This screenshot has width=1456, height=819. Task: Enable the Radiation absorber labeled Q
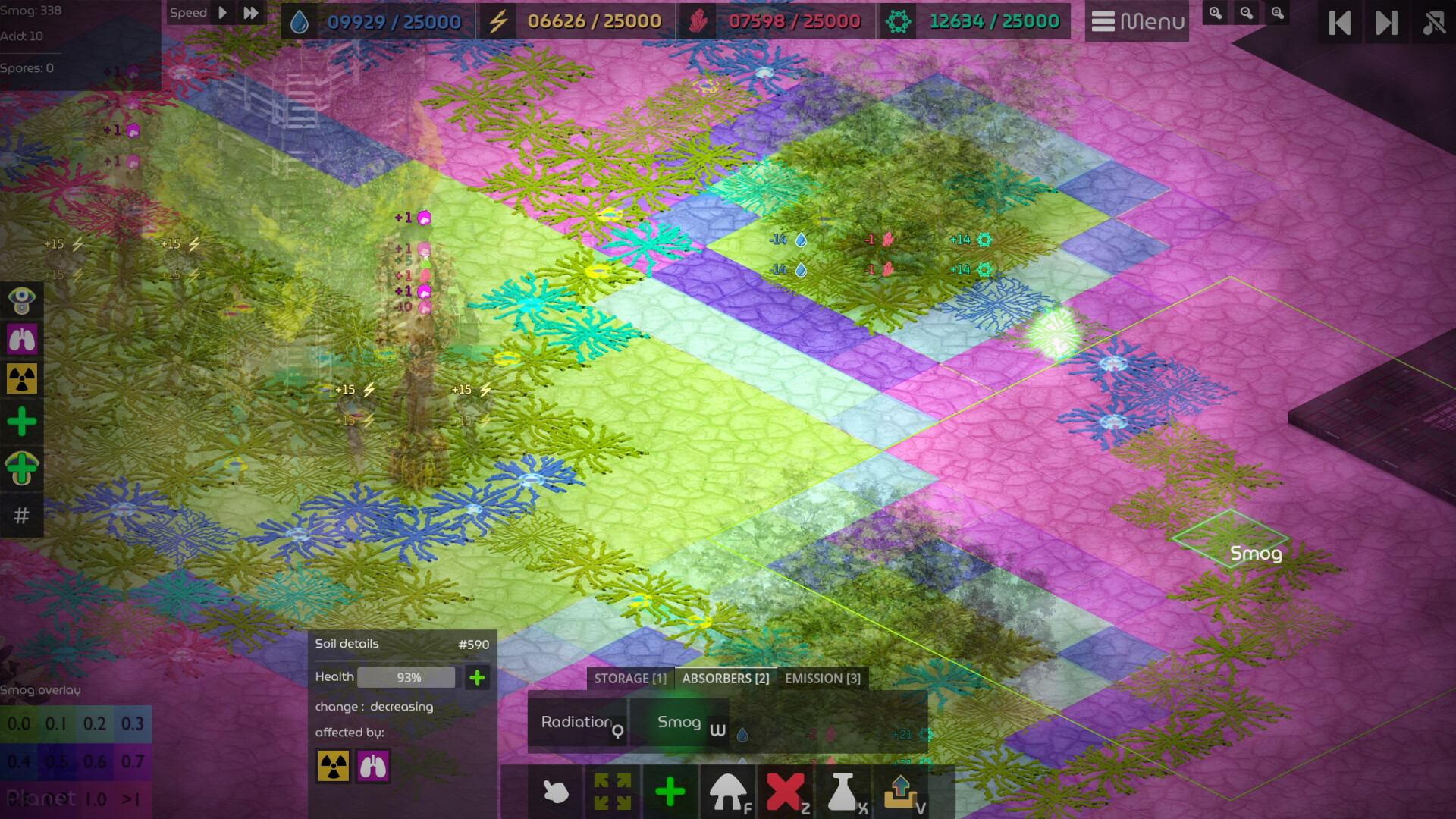[579, 723]
